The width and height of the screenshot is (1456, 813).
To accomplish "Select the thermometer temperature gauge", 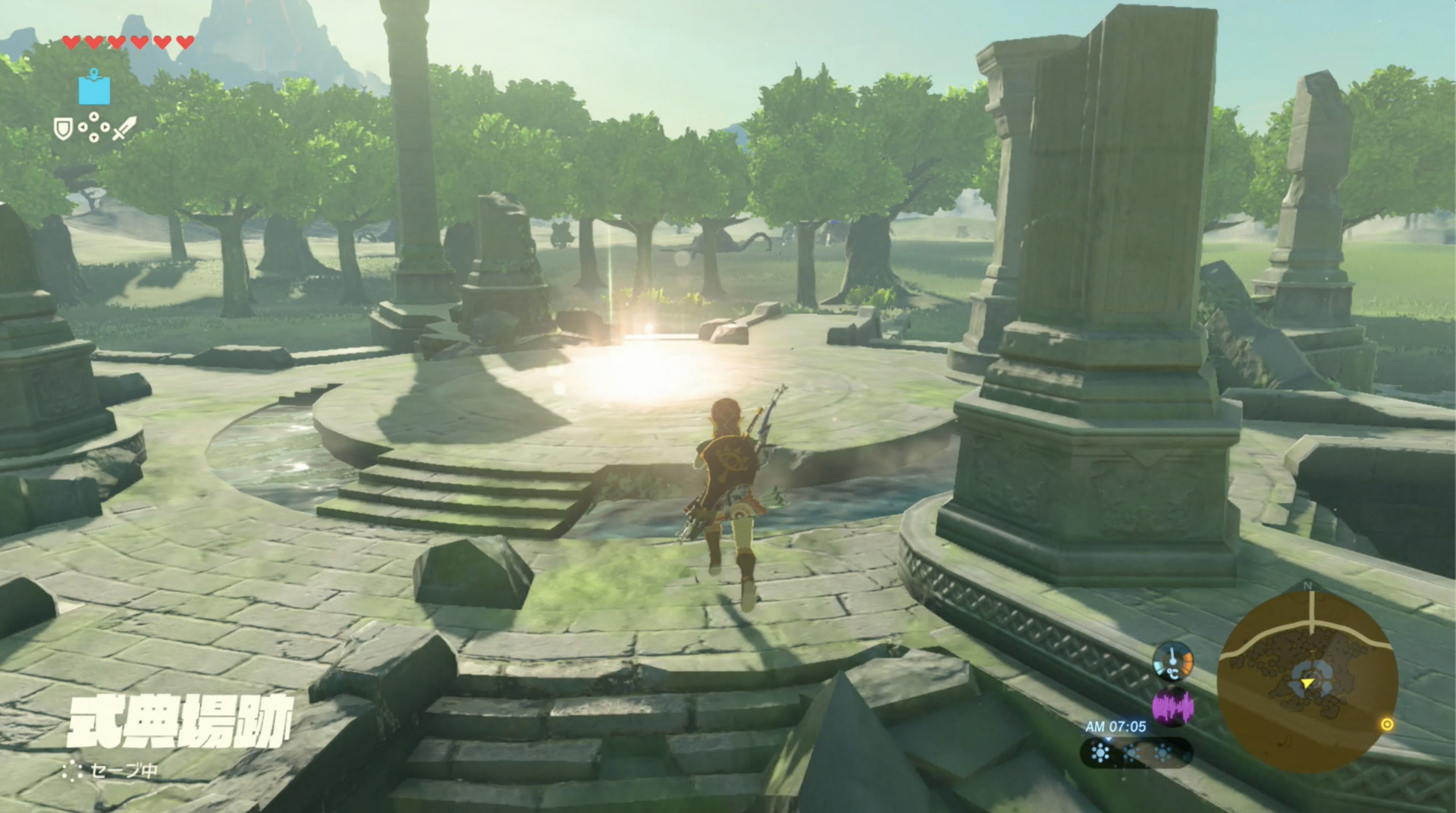I will click(x=1172, y=662).
